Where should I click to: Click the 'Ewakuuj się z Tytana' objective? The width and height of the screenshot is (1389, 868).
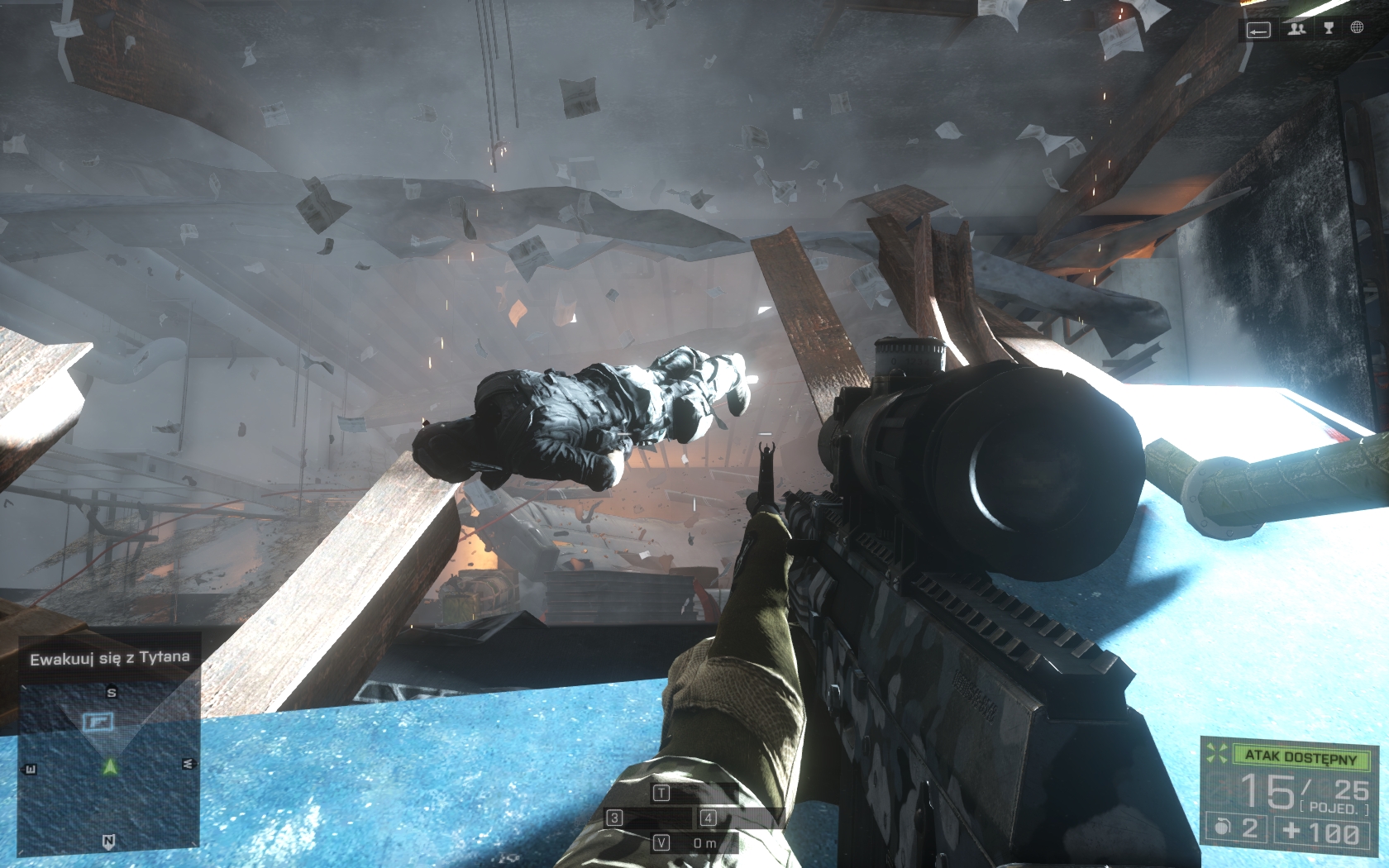(x=110, y=659)
